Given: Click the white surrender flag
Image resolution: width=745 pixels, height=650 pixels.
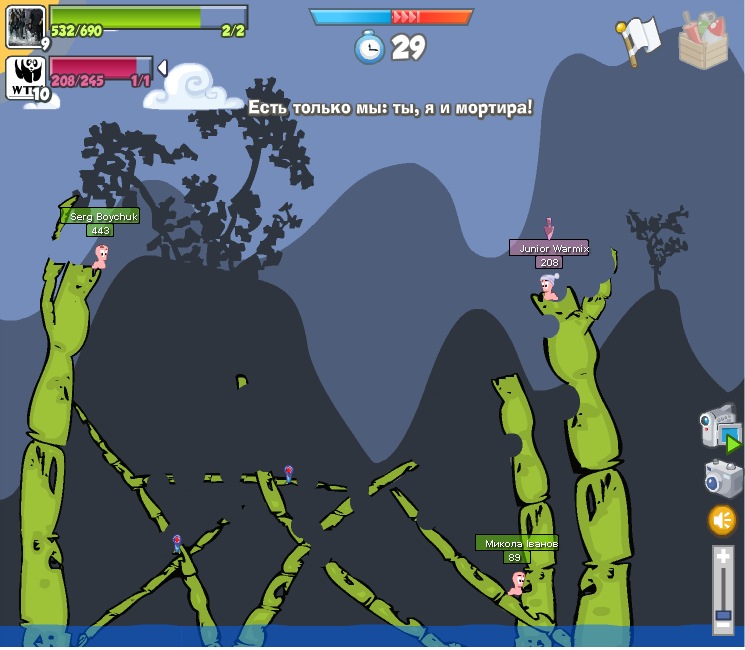Looking at the screenshot, I should [x=639, y=40].
